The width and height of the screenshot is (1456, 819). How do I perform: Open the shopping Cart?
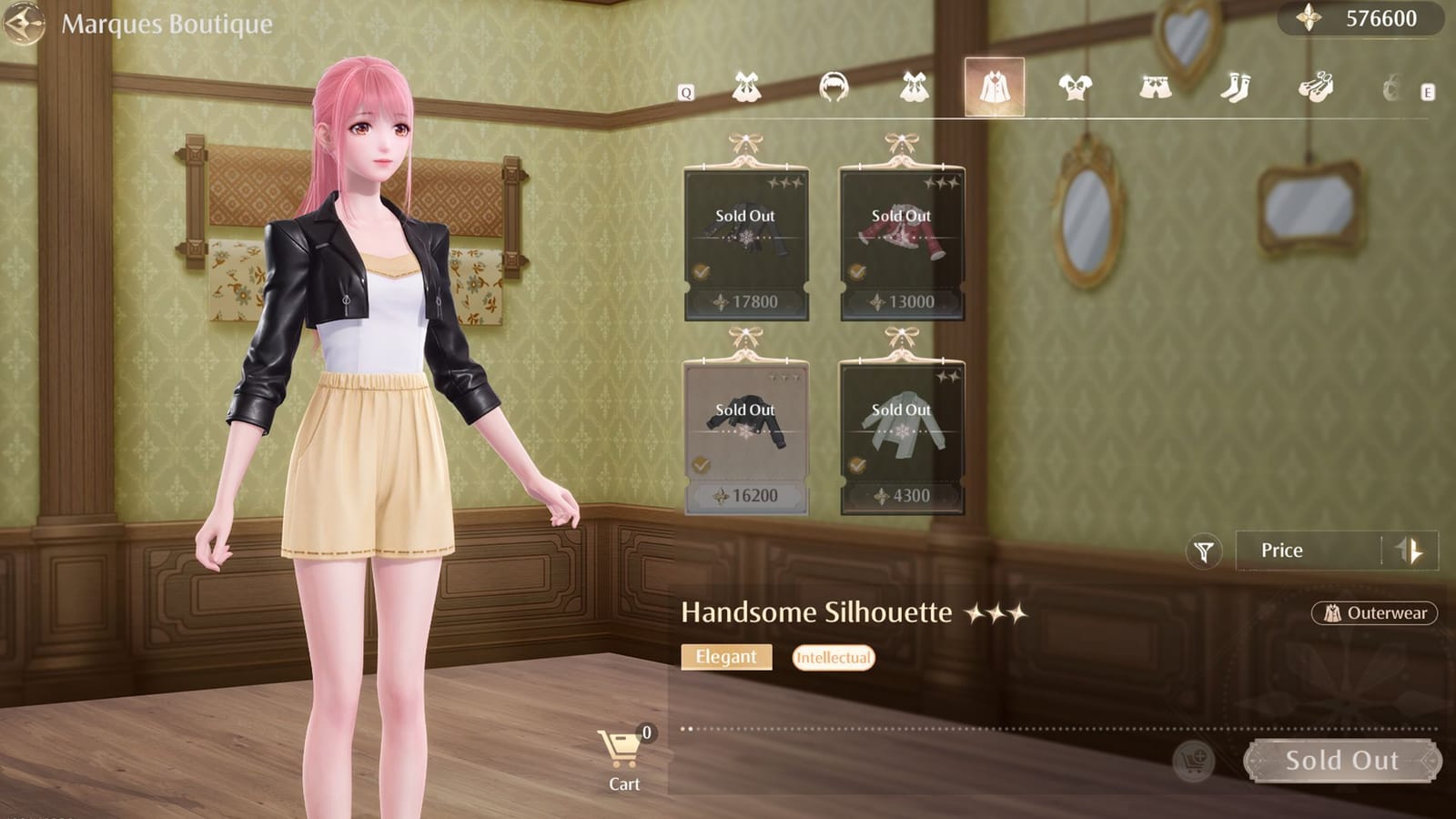coord(622,751)
